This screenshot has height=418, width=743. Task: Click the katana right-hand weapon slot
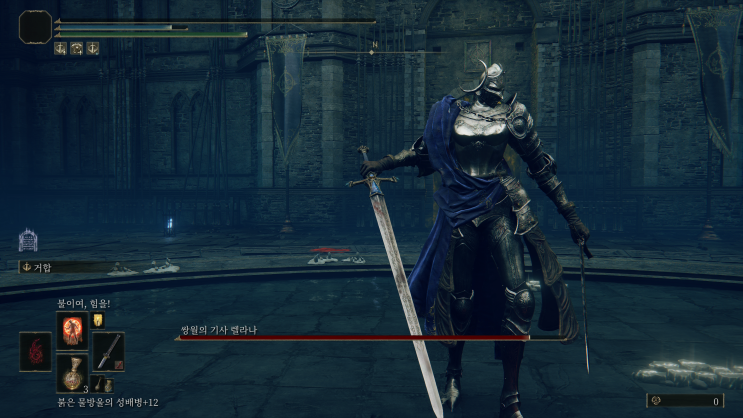pyautogui.click(x=108, y=351)
